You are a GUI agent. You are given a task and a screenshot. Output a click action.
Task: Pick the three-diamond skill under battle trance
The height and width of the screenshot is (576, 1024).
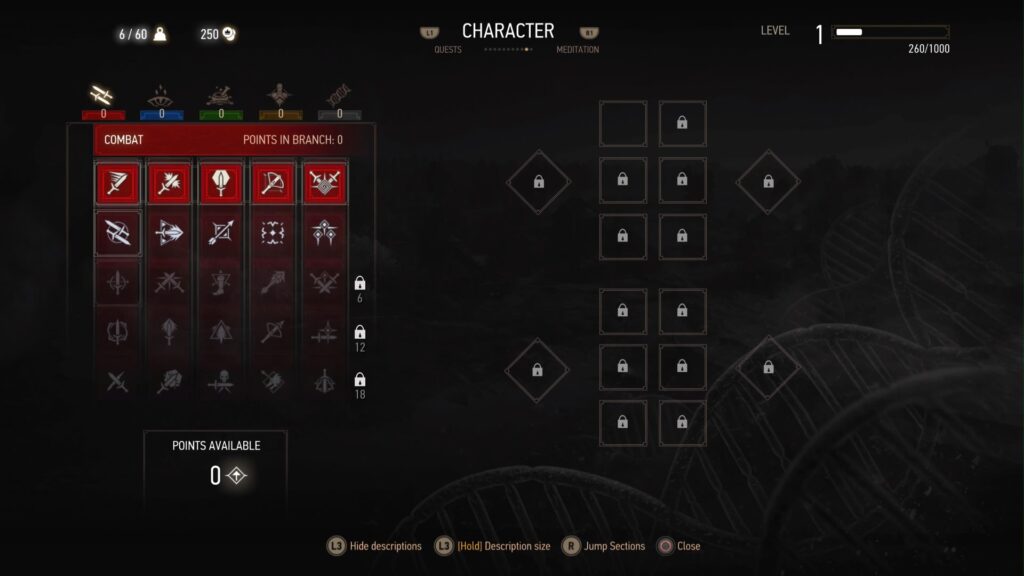pos(325,233)
